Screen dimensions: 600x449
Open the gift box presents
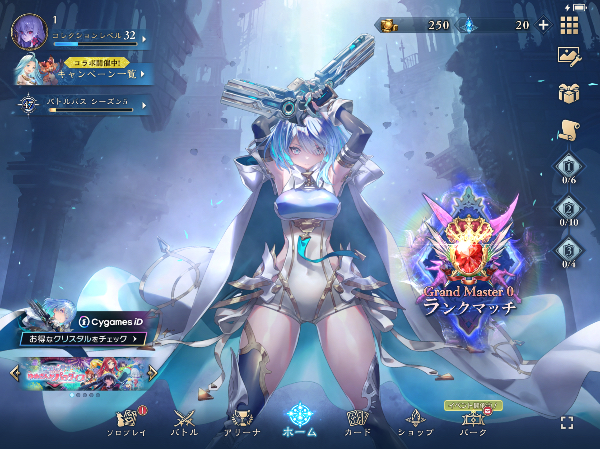click(x=569, y=93)
